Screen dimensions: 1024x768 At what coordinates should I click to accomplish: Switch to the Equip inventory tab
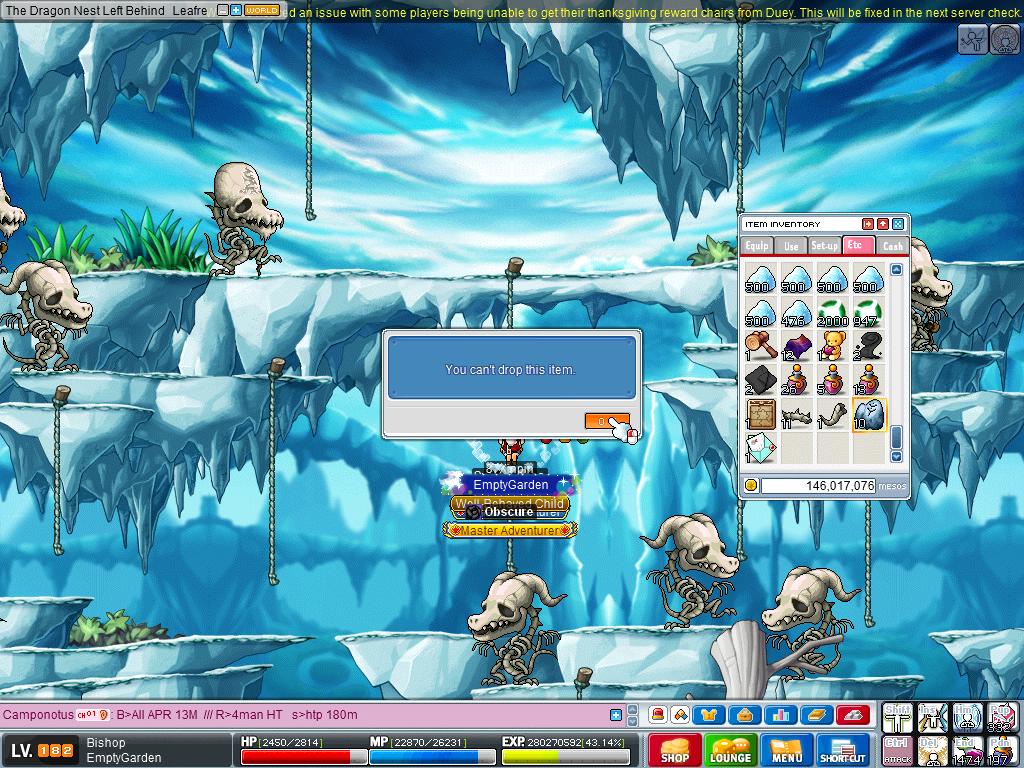[758, 245]
